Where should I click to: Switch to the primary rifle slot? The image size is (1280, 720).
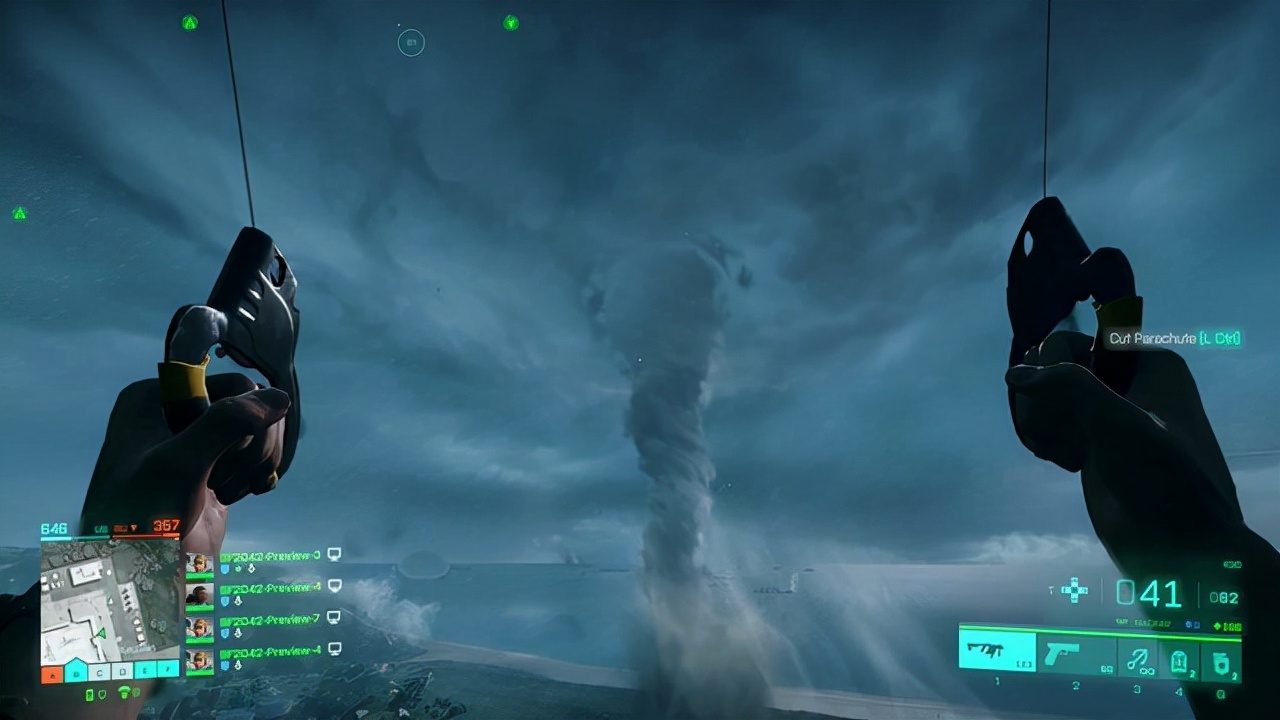pos(997,650)
